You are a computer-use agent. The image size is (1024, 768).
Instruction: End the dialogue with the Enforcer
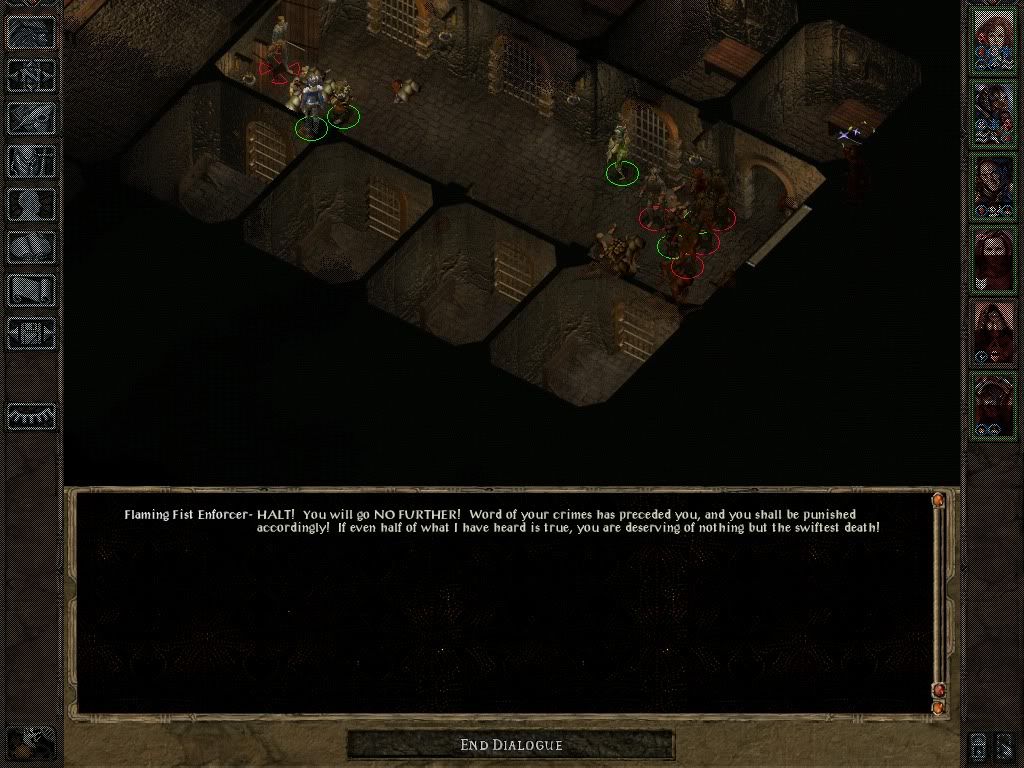[511, 745]
